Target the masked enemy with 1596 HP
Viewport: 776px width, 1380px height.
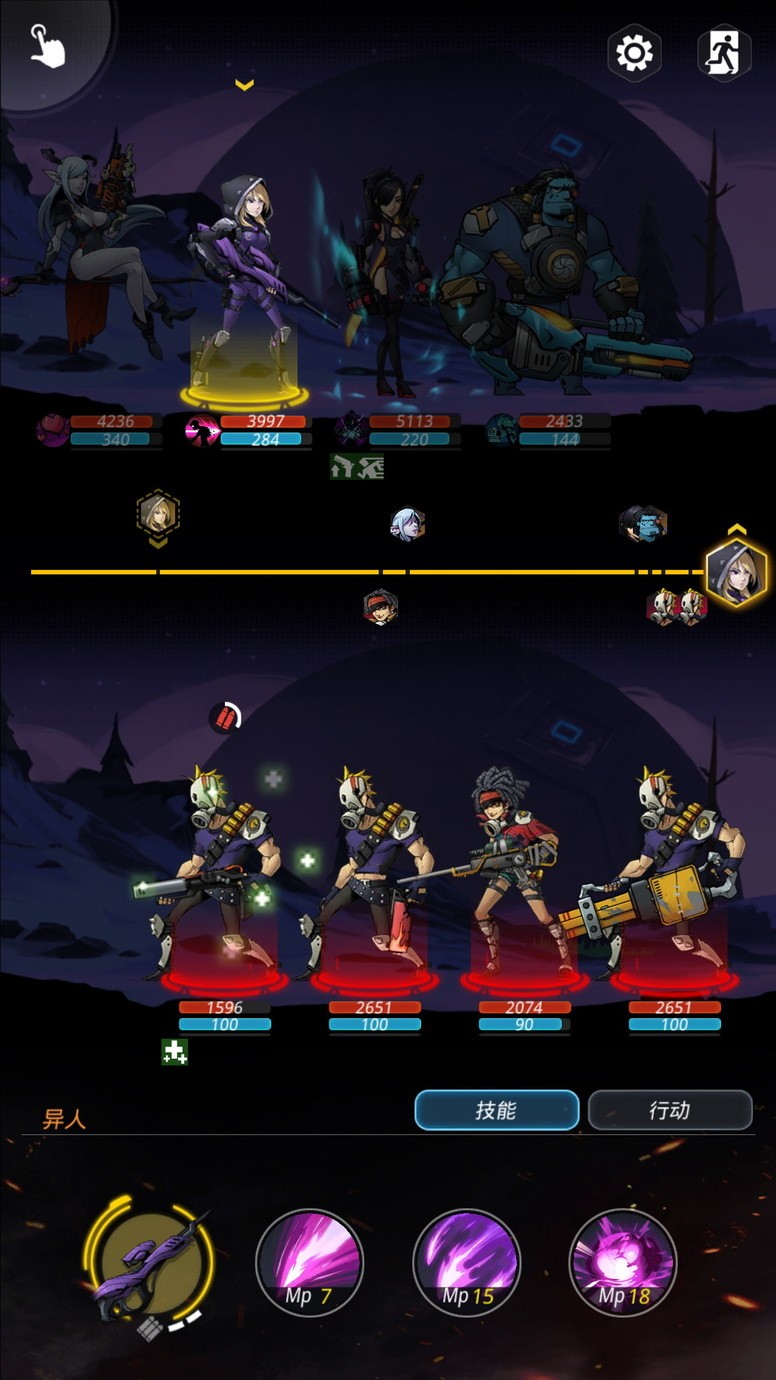click(222, 880)
